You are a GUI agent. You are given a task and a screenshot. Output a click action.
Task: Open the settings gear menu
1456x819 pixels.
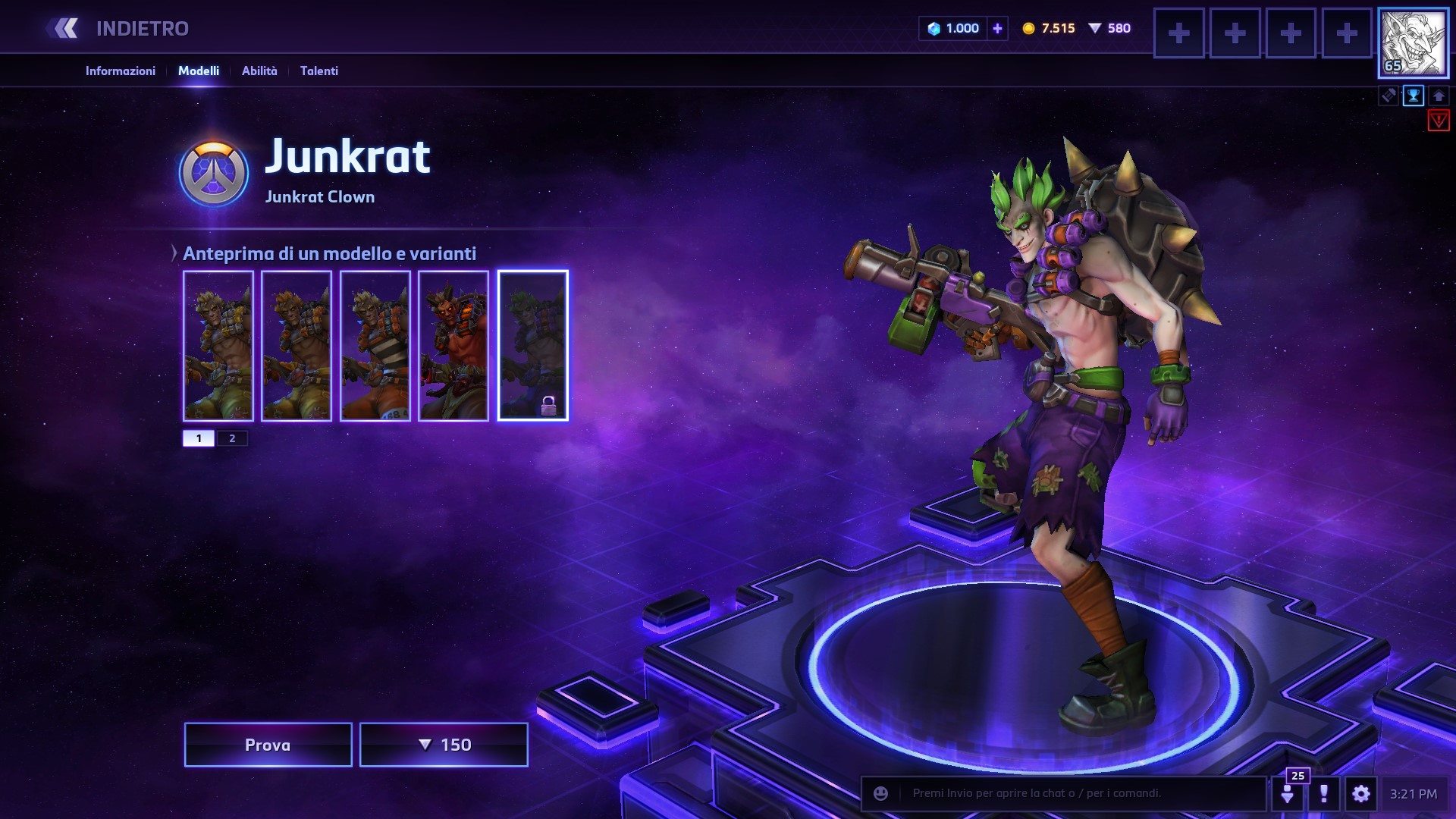pyautogui.click(x=1361, y=793)
